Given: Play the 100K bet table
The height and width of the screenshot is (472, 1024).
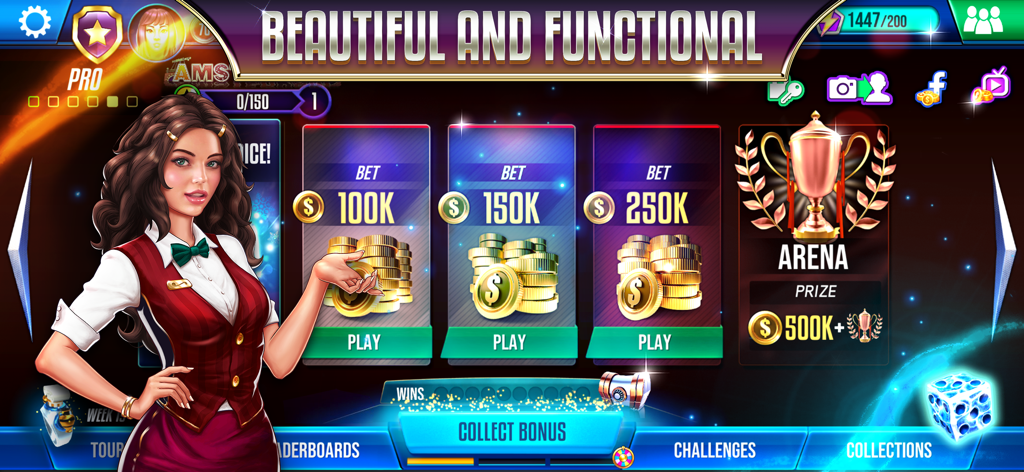Looking at the screenshot, I should 365,341.
